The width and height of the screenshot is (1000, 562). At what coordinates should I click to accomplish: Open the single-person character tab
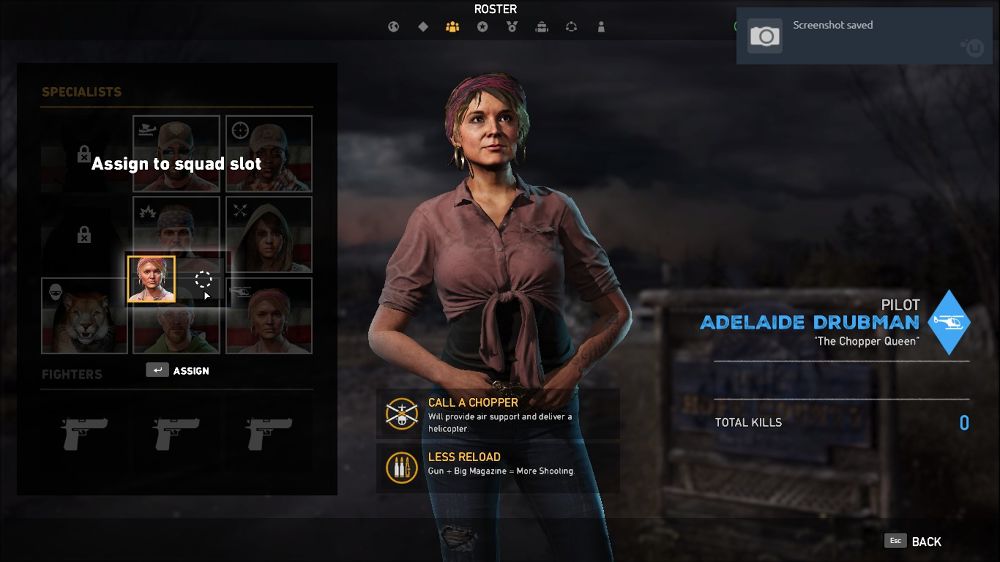click(x=600, y=27)
